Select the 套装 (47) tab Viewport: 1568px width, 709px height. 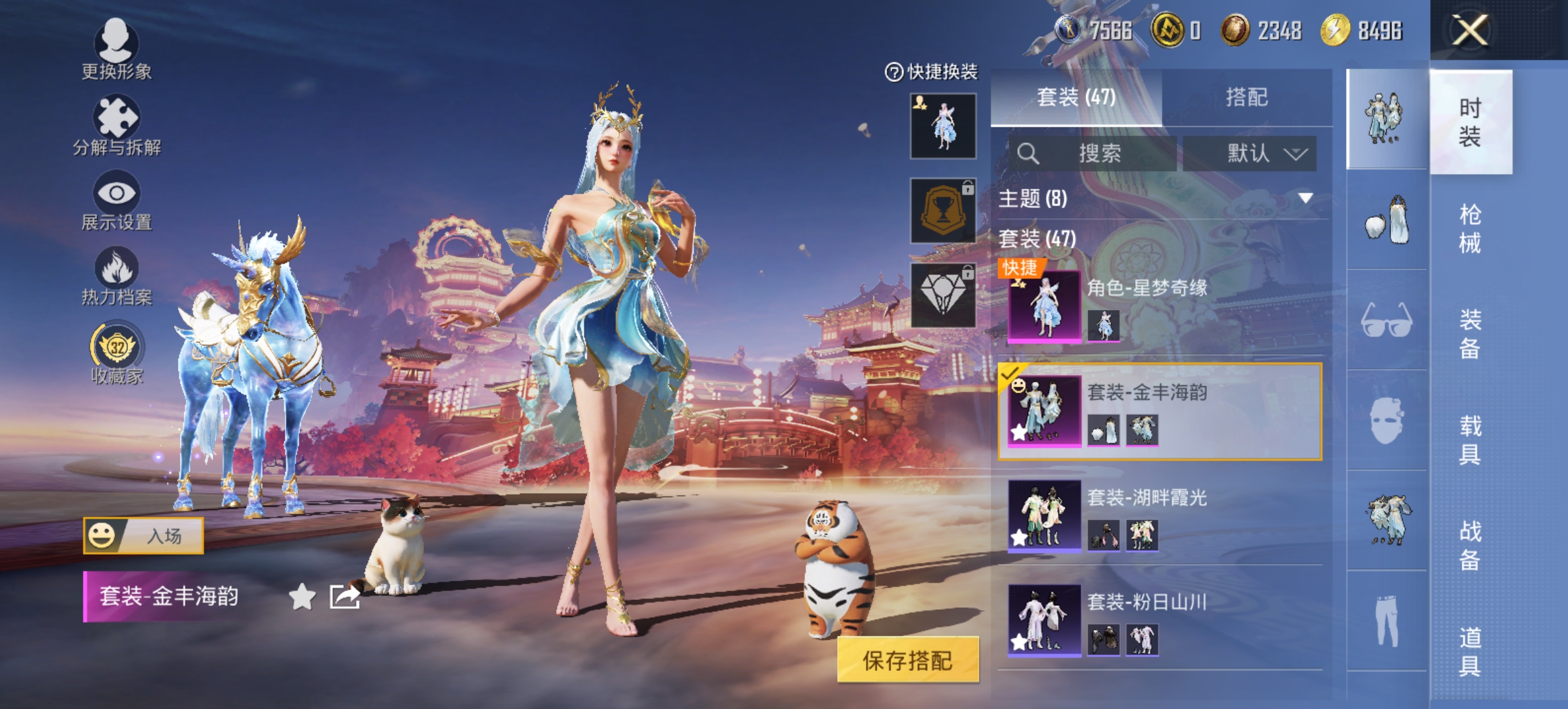[1076, 97]
